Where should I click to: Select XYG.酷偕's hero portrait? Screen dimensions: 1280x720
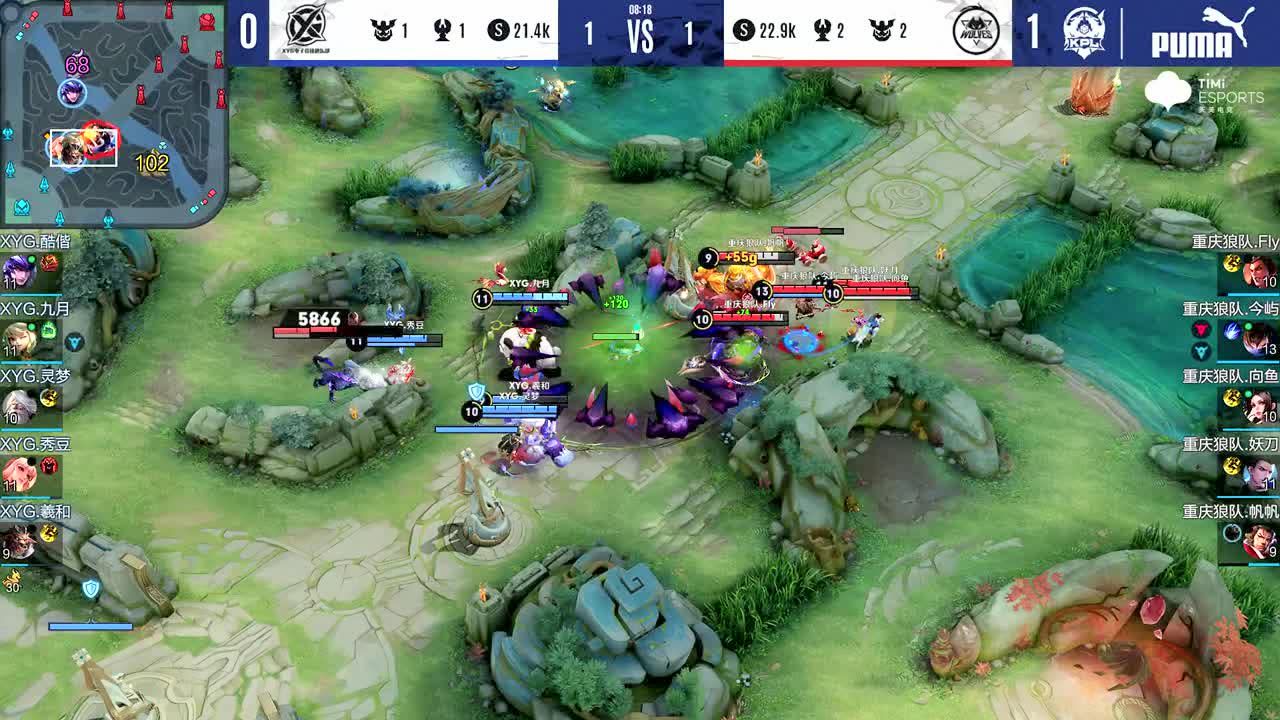17,270
